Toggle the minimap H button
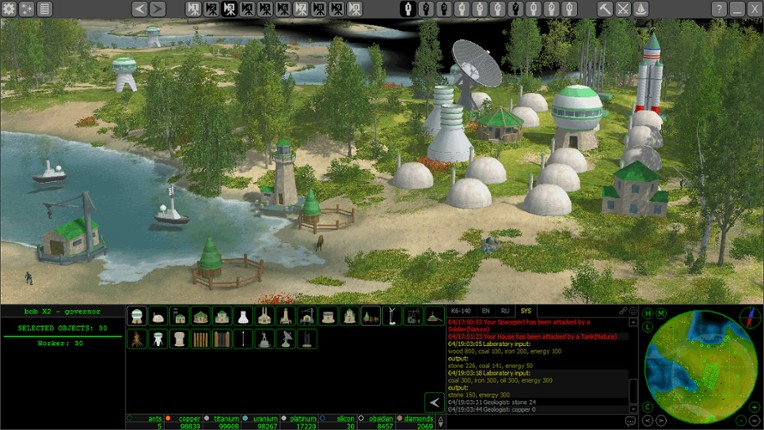 (x=648, y=313)
